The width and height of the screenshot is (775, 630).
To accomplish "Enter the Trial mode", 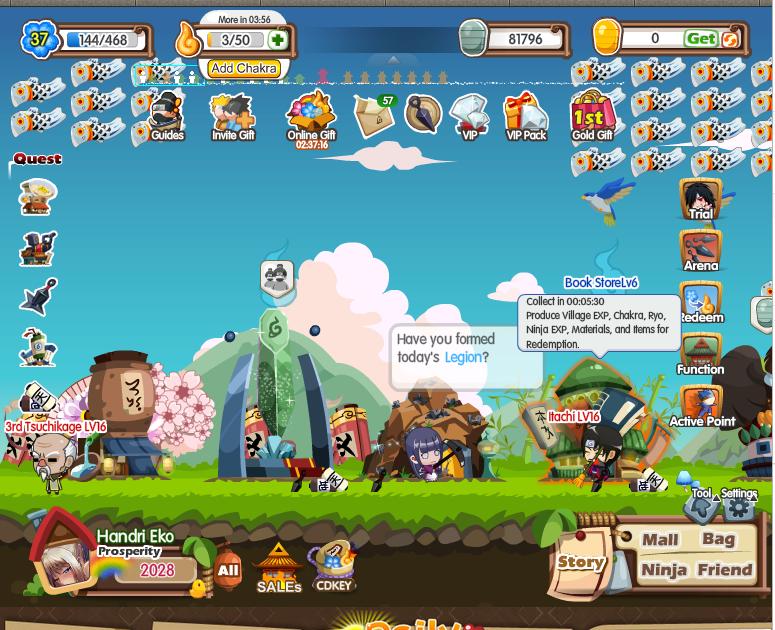I will click(700, 199).
